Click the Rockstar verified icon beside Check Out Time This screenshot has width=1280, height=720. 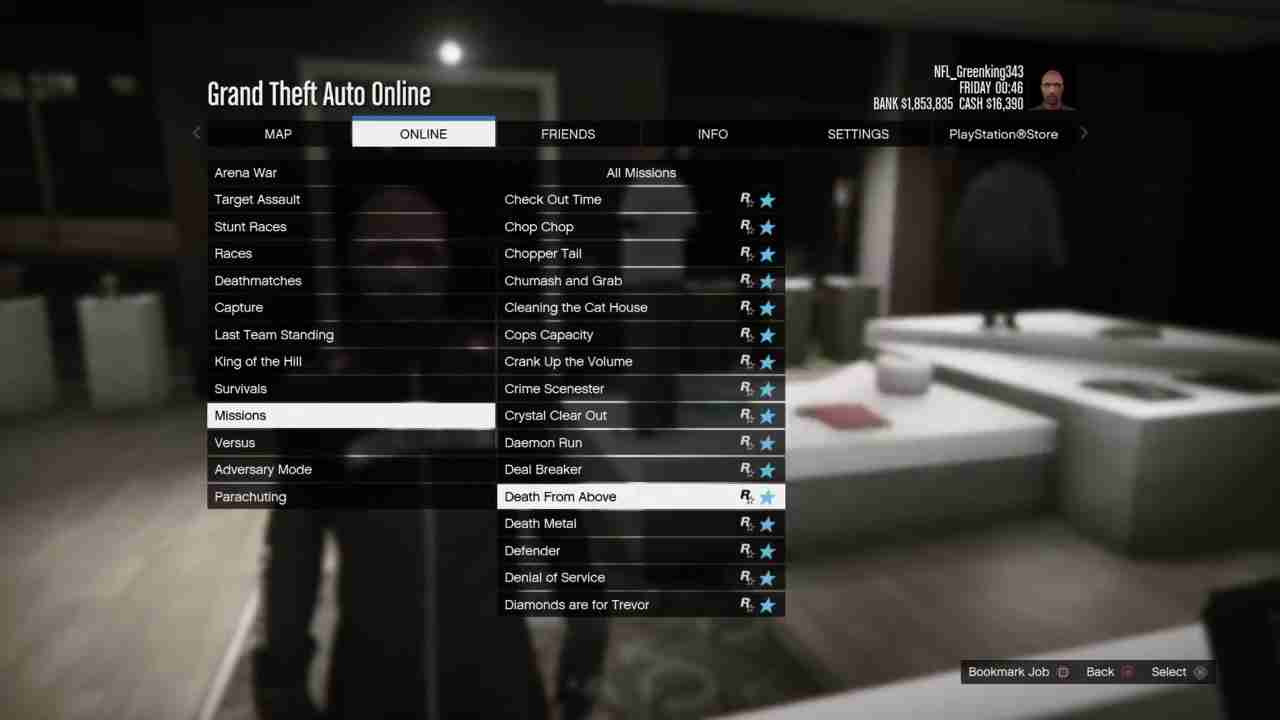pyautogui.click(x=746, y=199)
